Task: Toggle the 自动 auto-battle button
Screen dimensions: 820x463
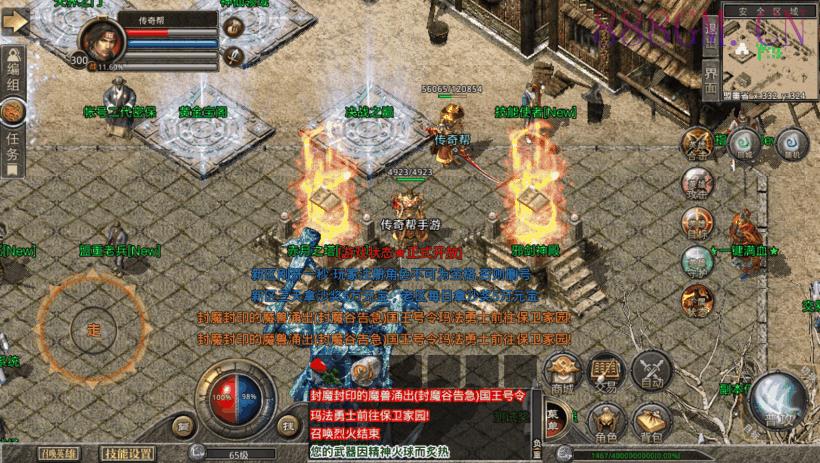Action: (653, 375)
